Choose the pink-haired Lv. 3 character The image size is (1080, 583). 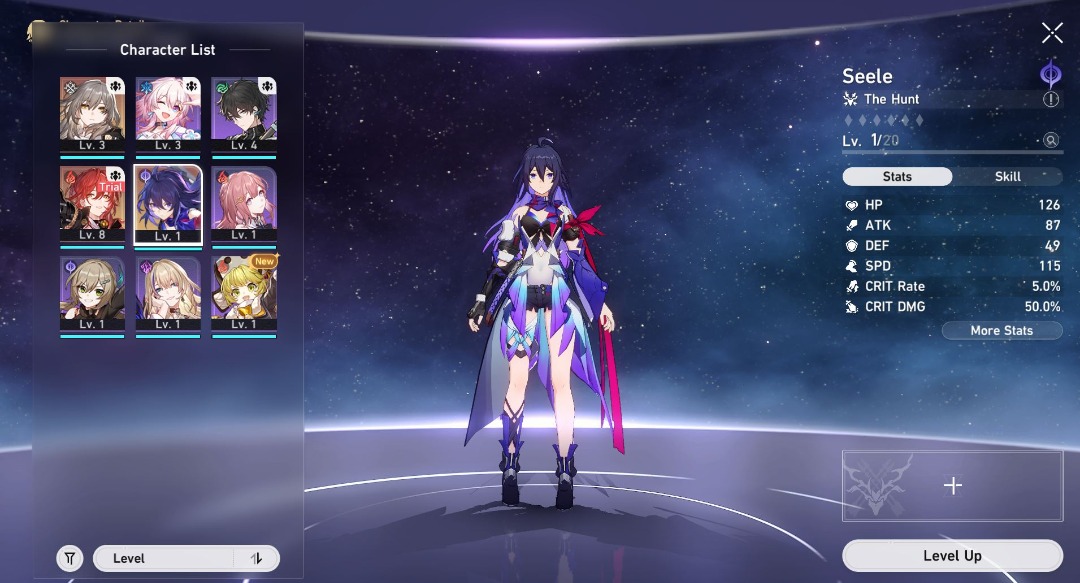[168, 115]
